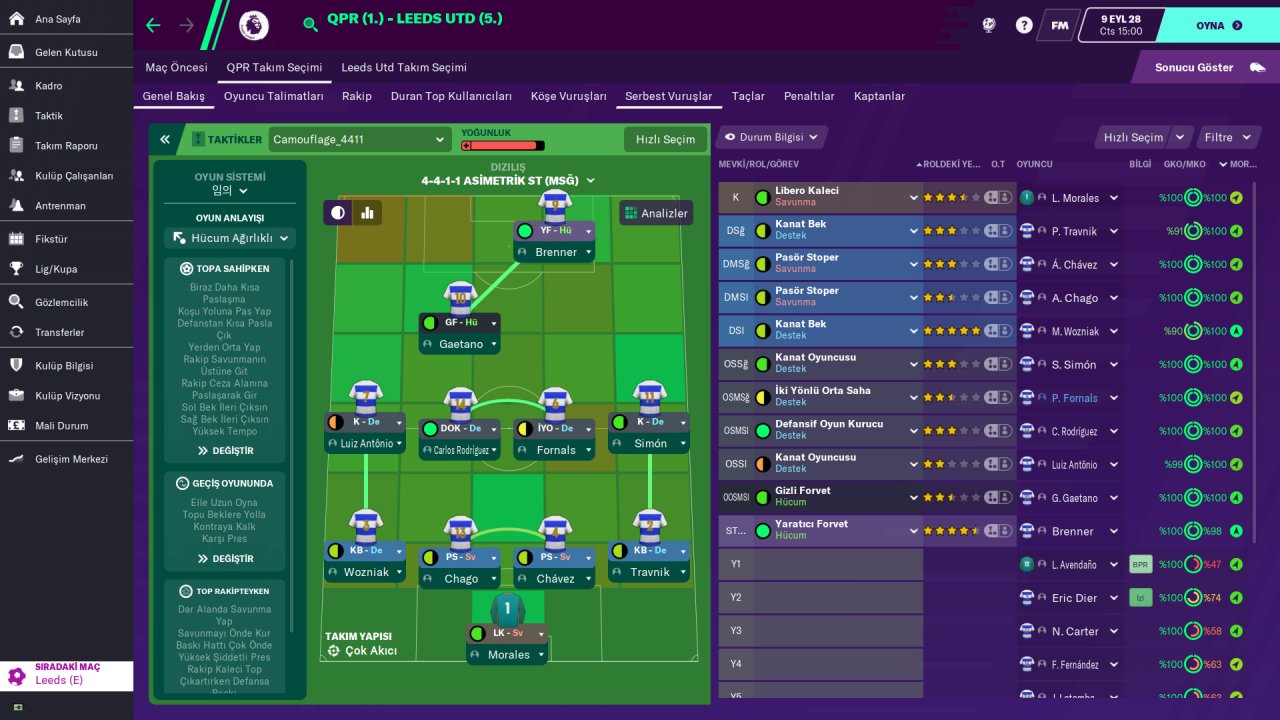Open the Camouflage_4411 tactic dropdown

[359, 140]
